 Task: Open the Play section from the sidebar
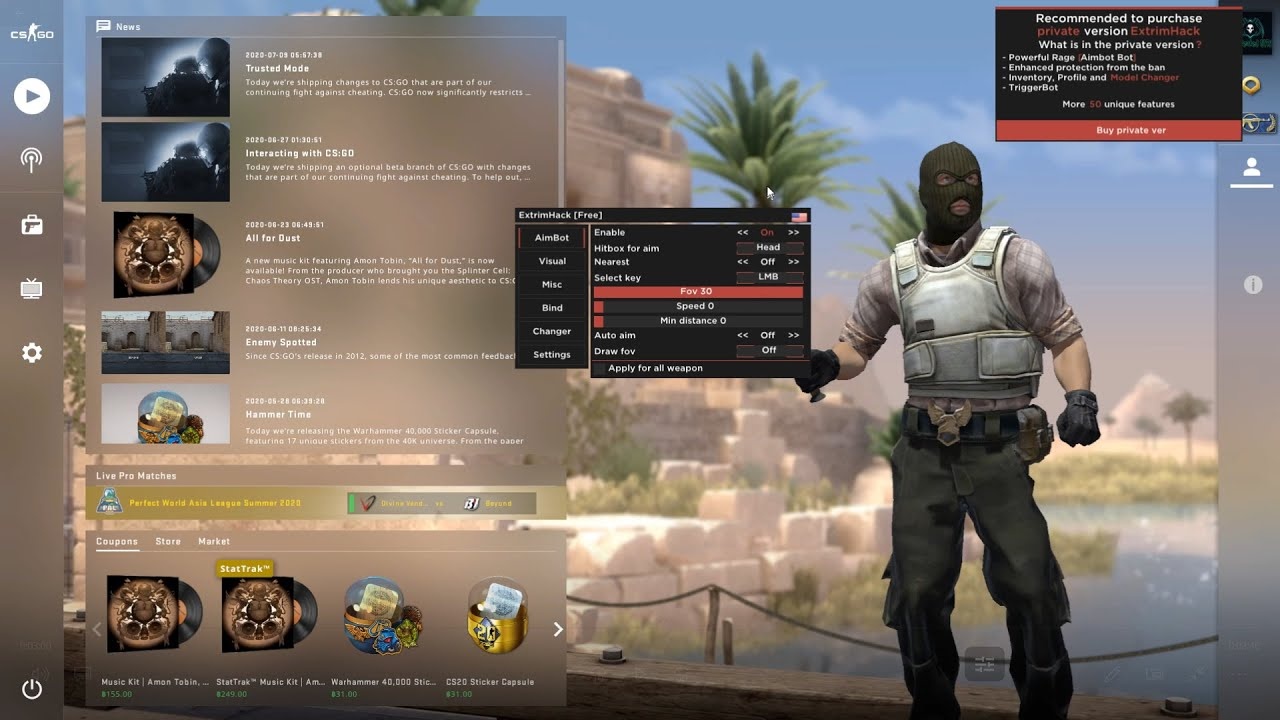pos(31,96)
